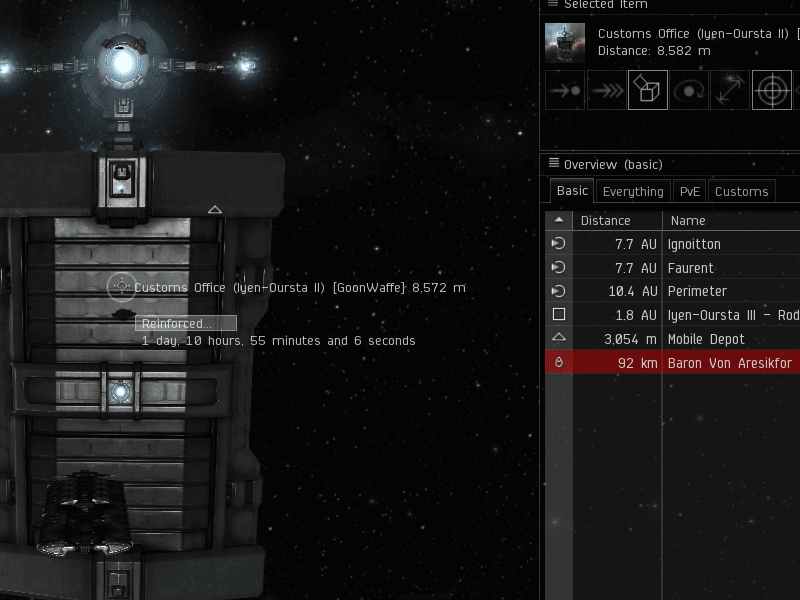Select the Iyen-Oursta III station row
800x600 pixels.
pyautogui.click(x=730, y=315)
